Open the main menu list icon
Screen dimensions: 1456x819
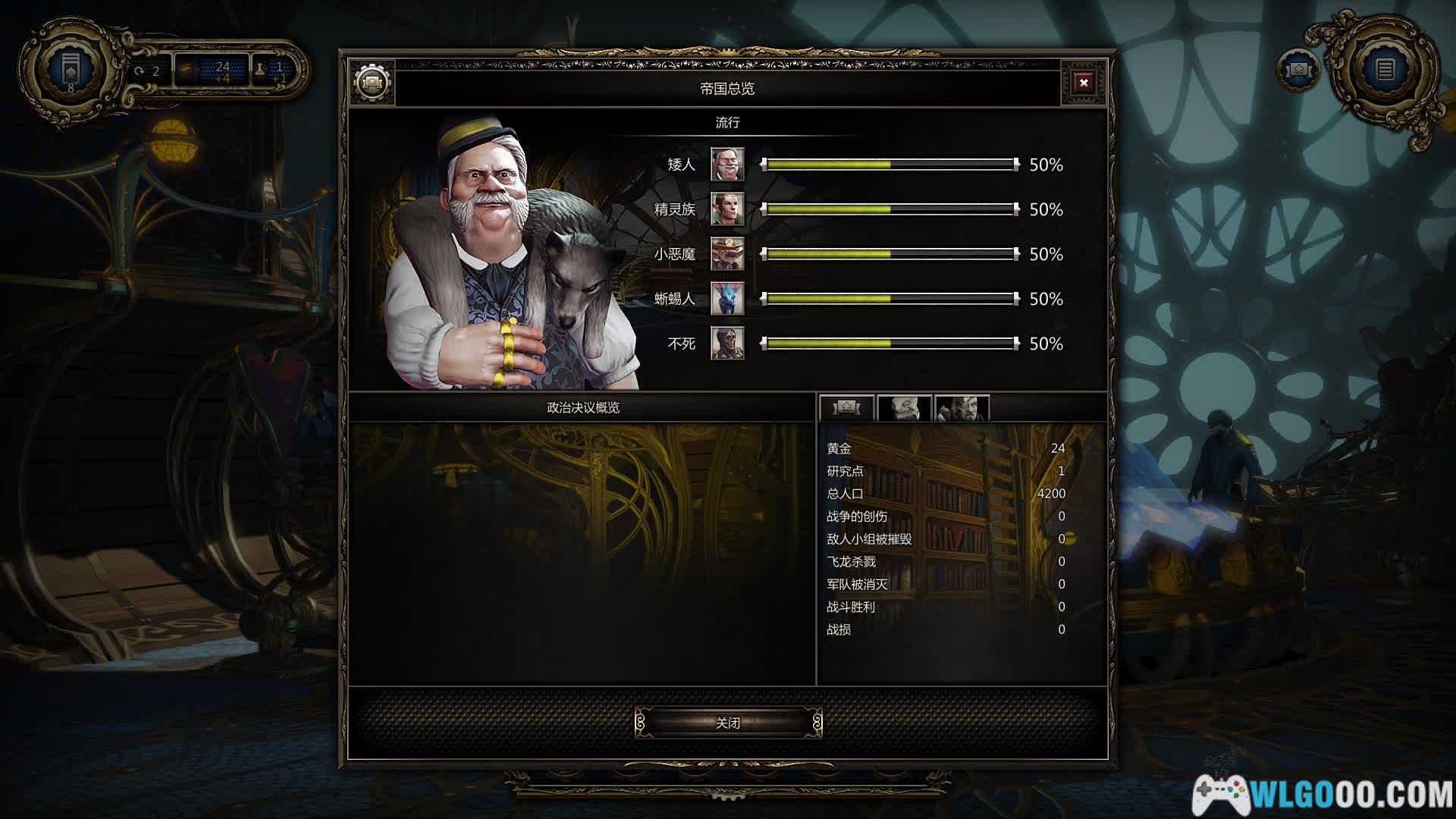click(x=1385, y=70)
